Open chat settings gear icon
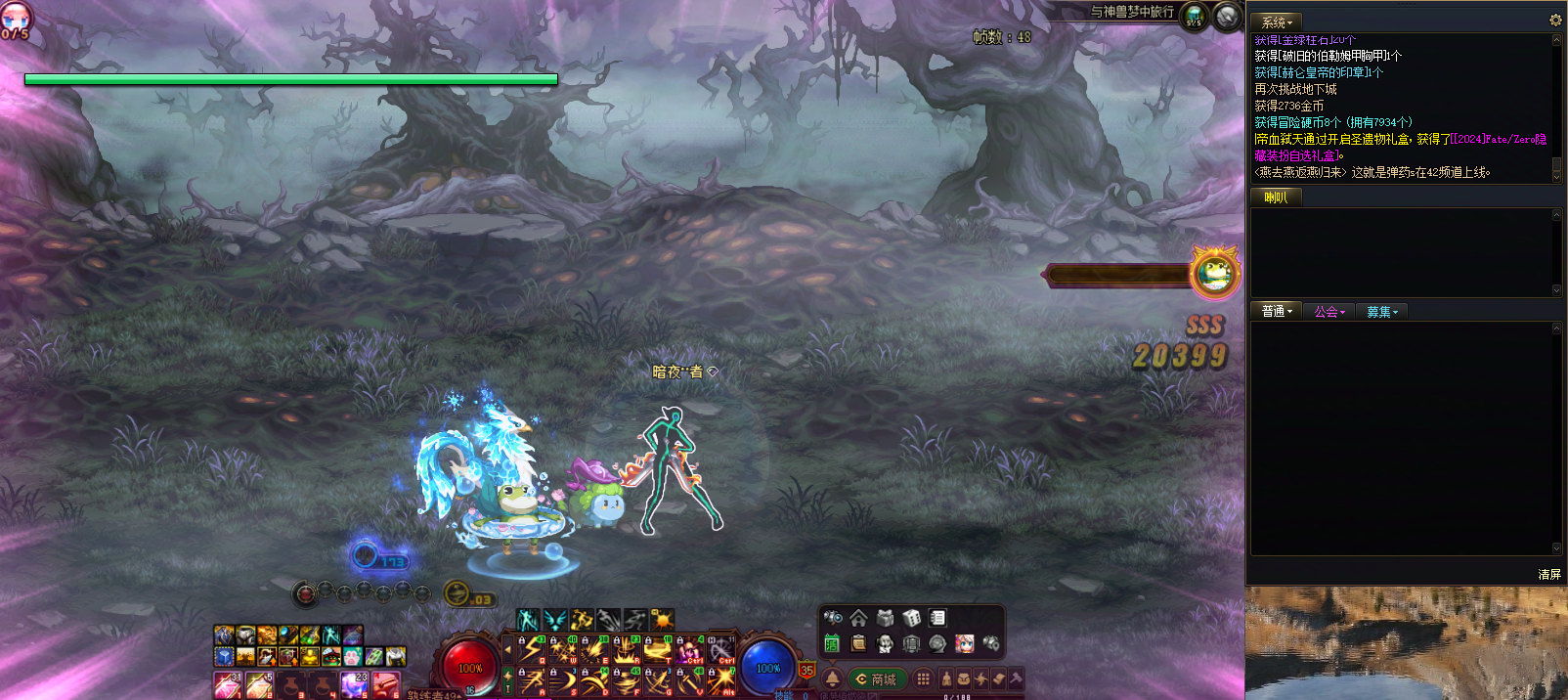 (1555, 20)
